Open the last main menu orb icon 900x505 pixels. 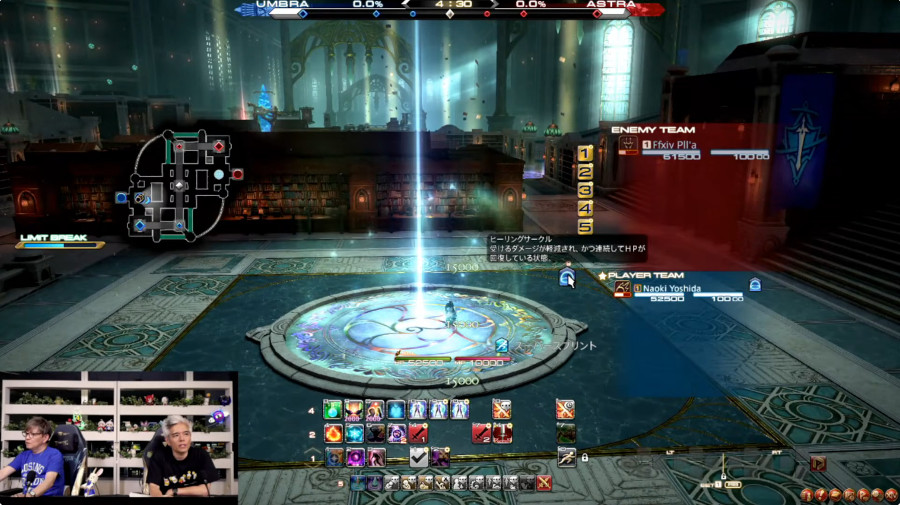[892, 495]
